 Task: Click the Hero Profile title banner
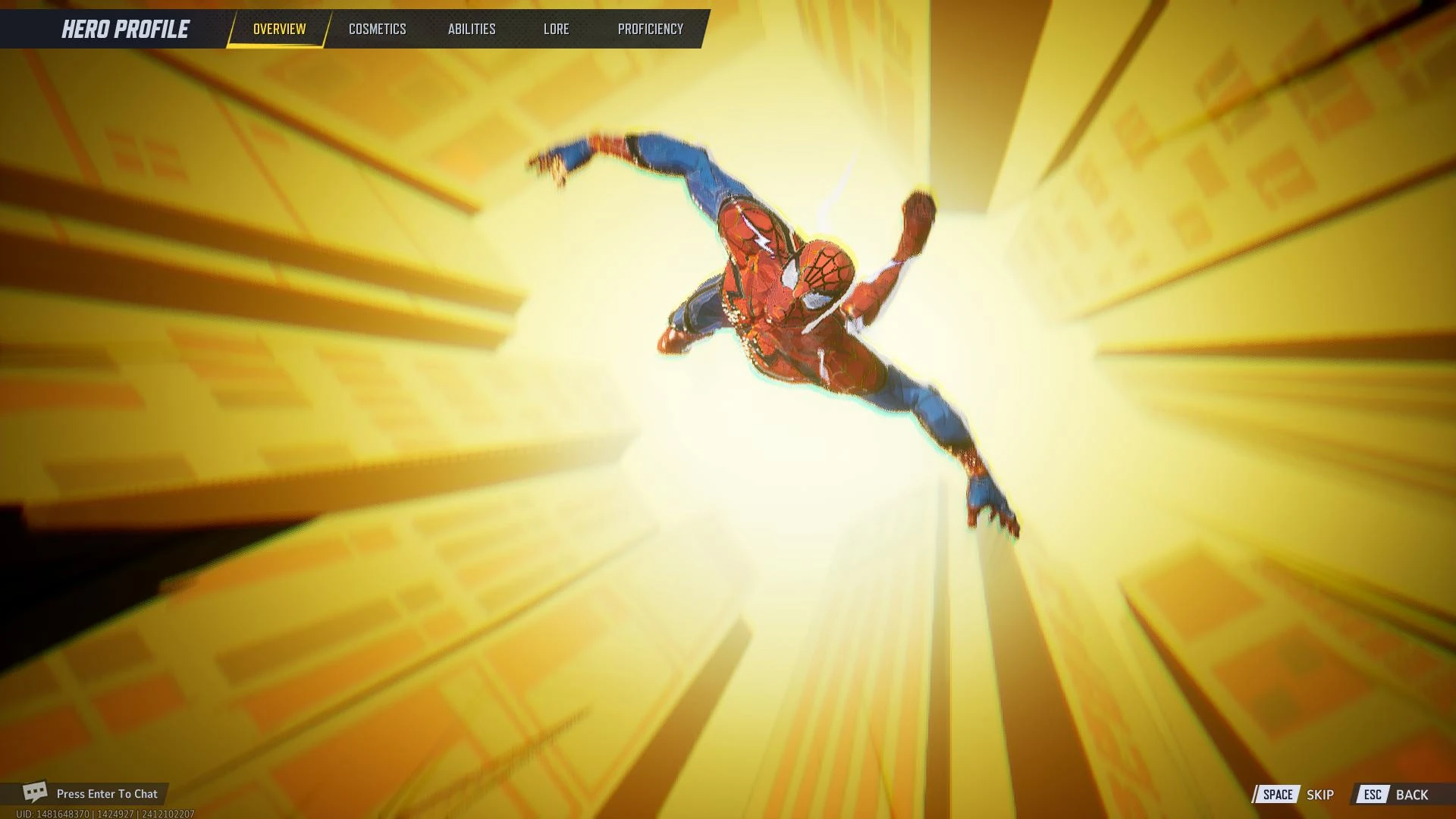124,29
